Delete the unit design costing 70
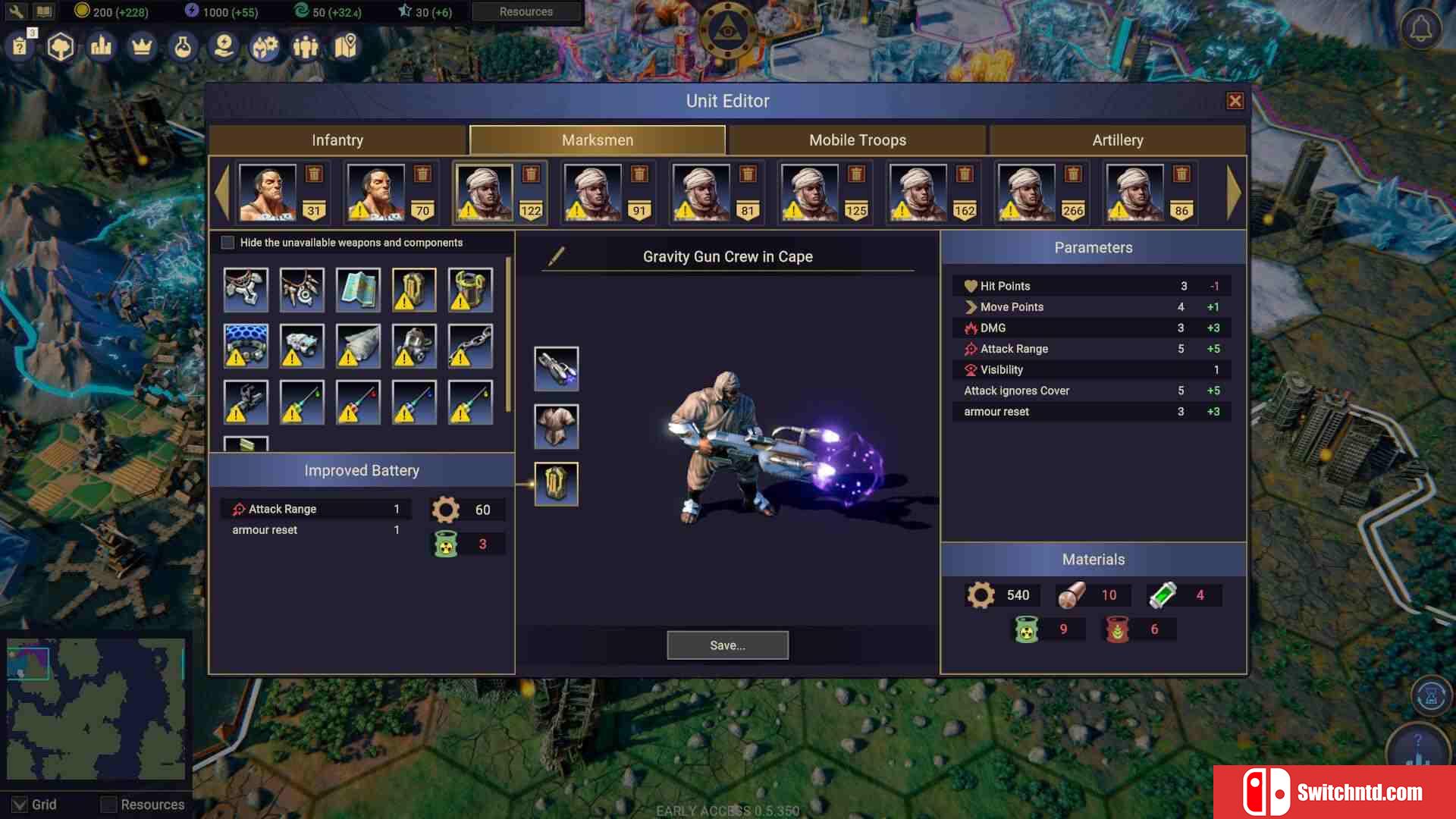The image size is (1456, 819). pyautogui.click(x=422, y=174)
